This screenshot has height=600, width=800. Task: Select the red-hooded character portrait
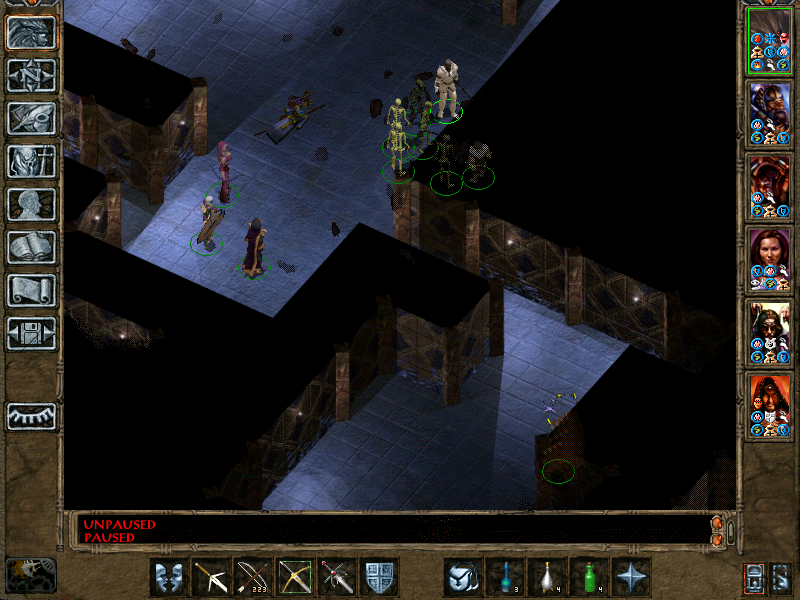point(771,405)
